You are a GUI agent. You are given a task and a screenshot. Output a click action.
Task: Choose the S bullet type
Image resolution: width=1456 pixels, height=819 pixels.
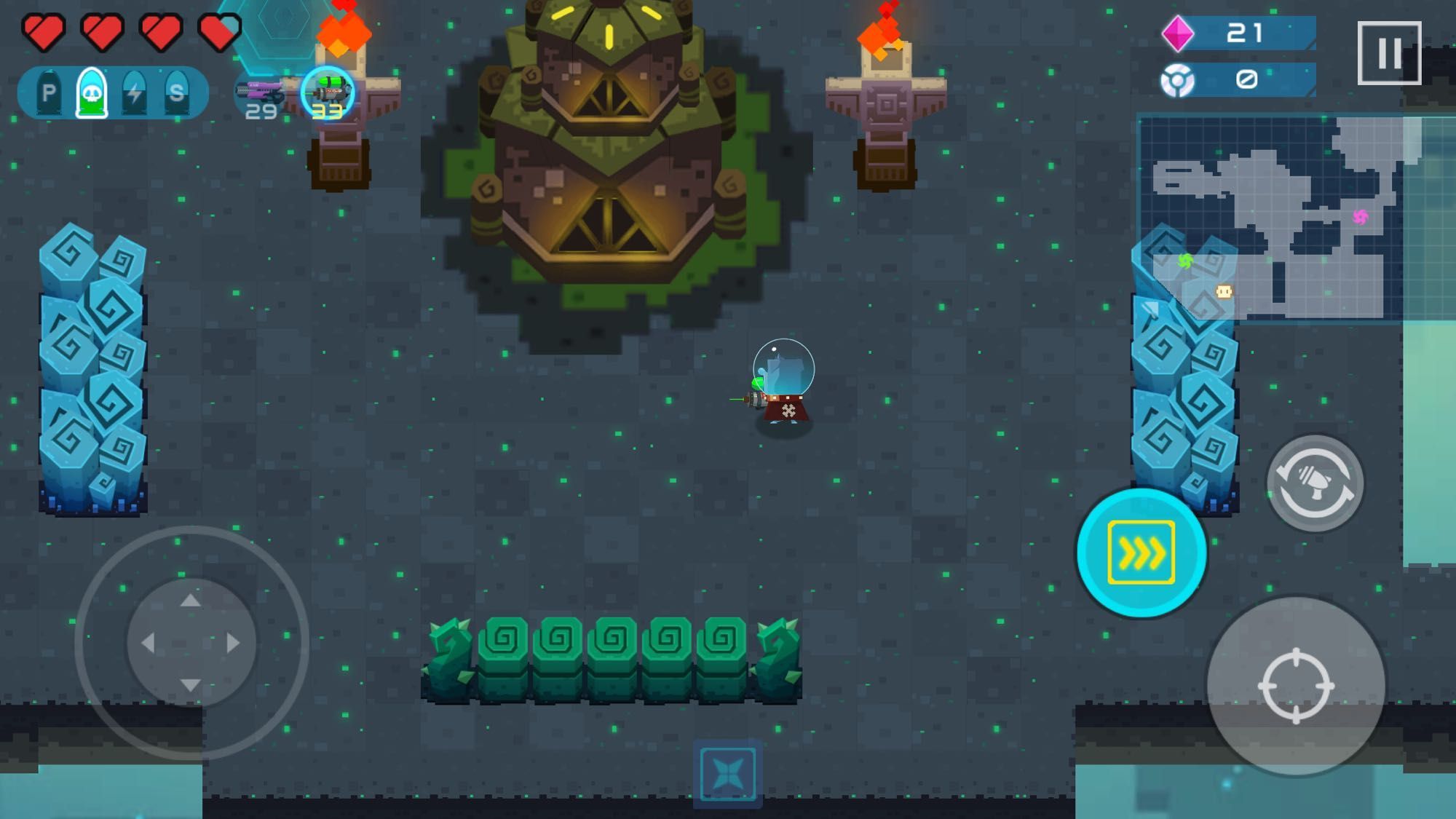click(x=176, y=92)
